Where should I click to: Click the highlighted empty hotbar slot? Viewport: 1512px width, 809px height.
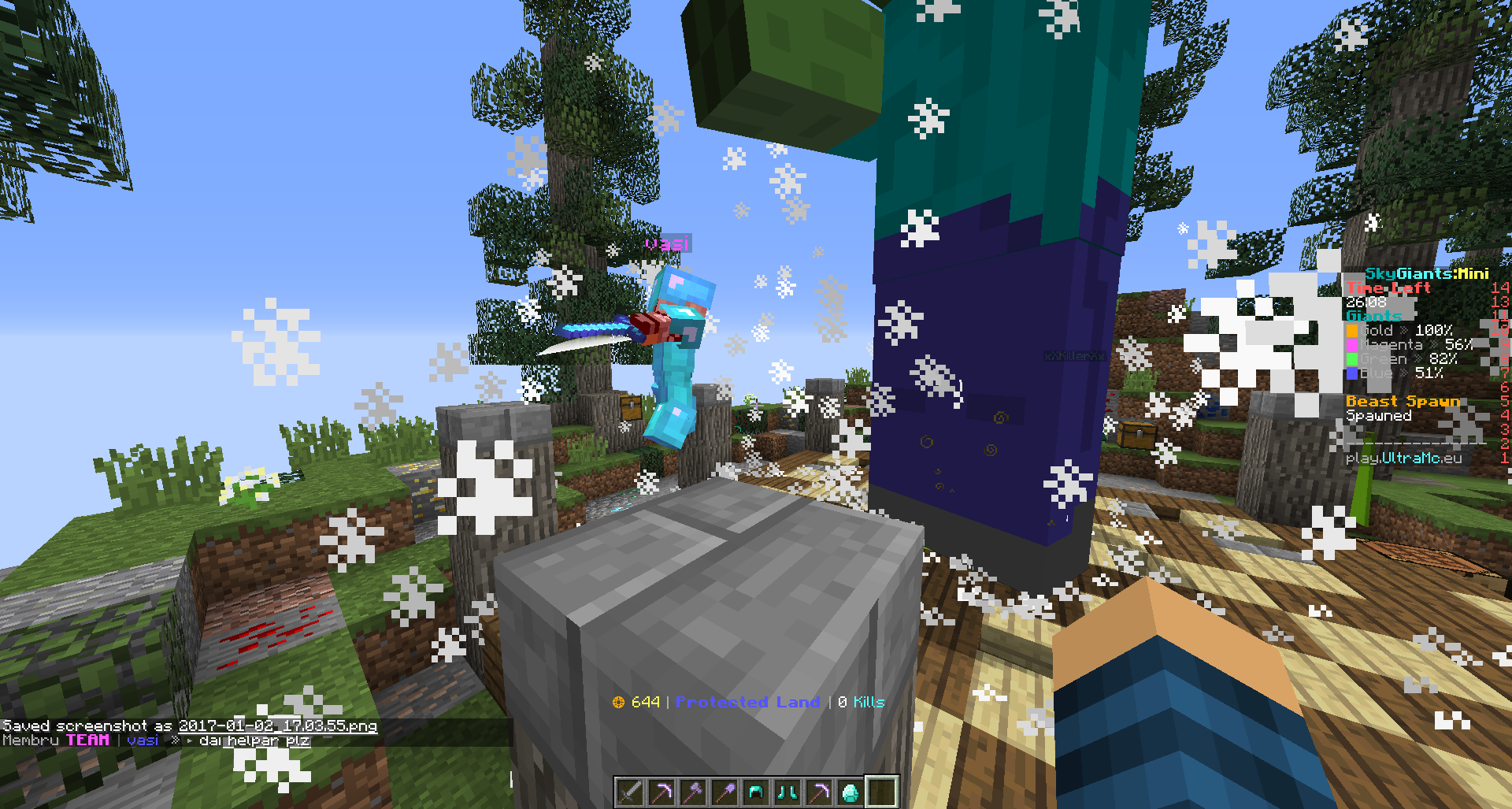pos(882,792)
